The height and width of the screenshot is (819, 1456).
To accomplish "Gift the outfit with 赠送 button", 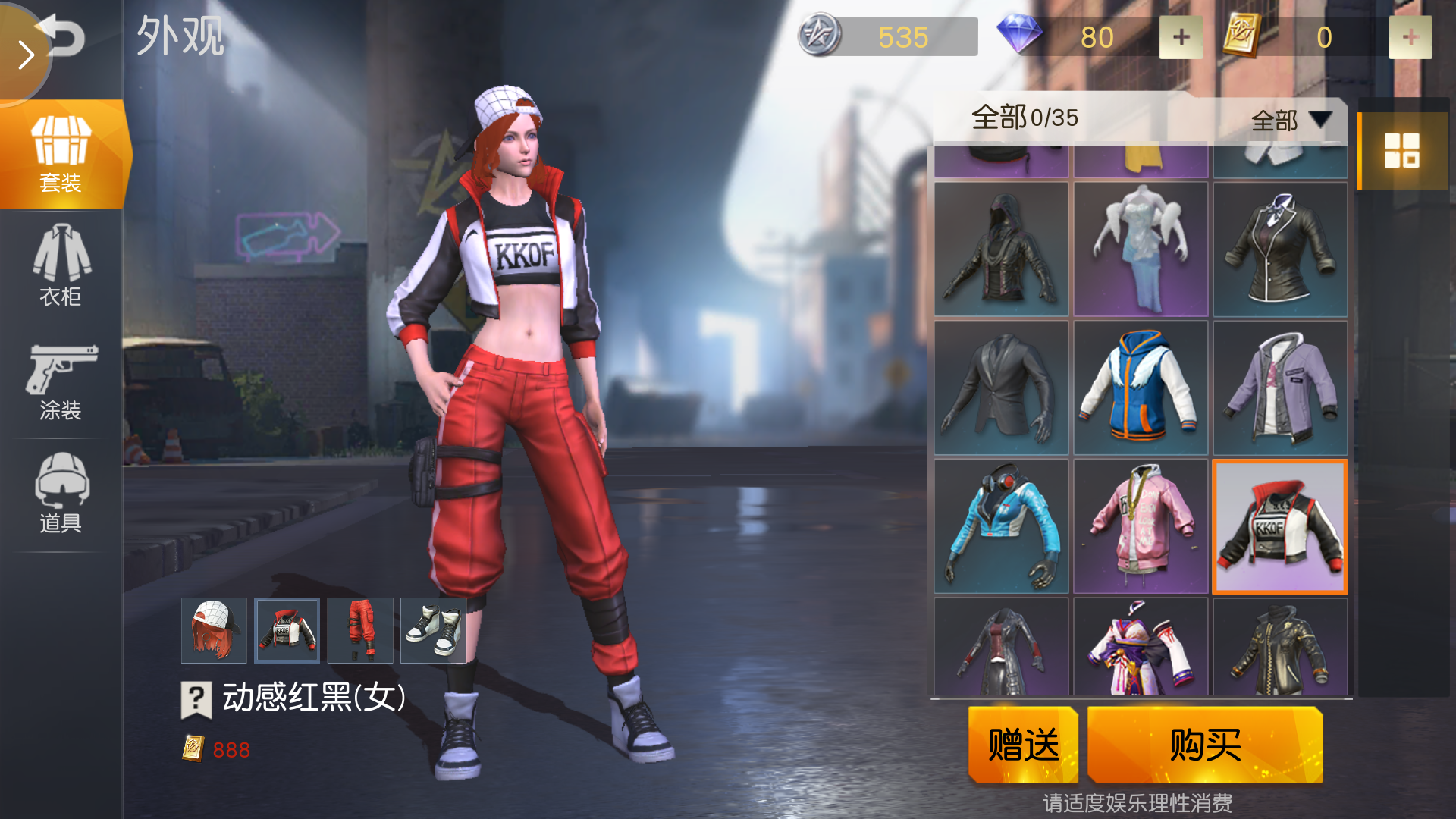I will (1023, 744).
